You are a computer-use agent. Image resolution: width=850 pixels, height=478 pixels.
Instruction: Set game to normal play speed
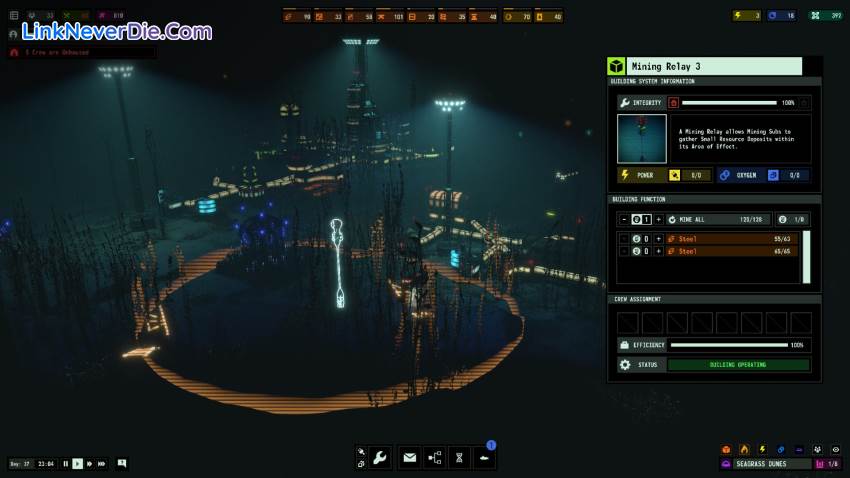pyautogui.click(x=77, y=464)
